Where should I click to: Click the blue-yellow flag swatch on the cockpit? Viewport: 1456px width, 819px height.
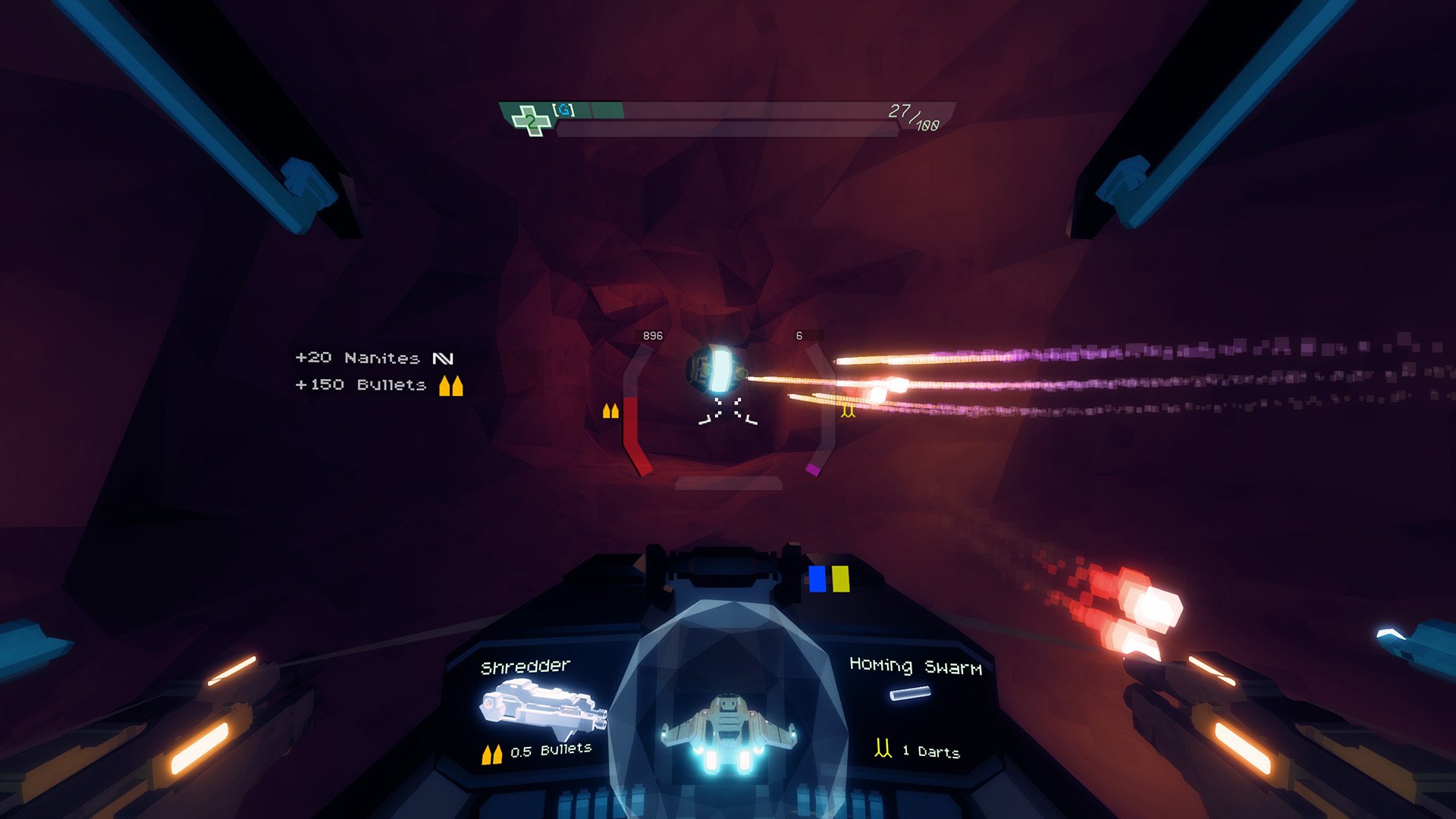828,580
